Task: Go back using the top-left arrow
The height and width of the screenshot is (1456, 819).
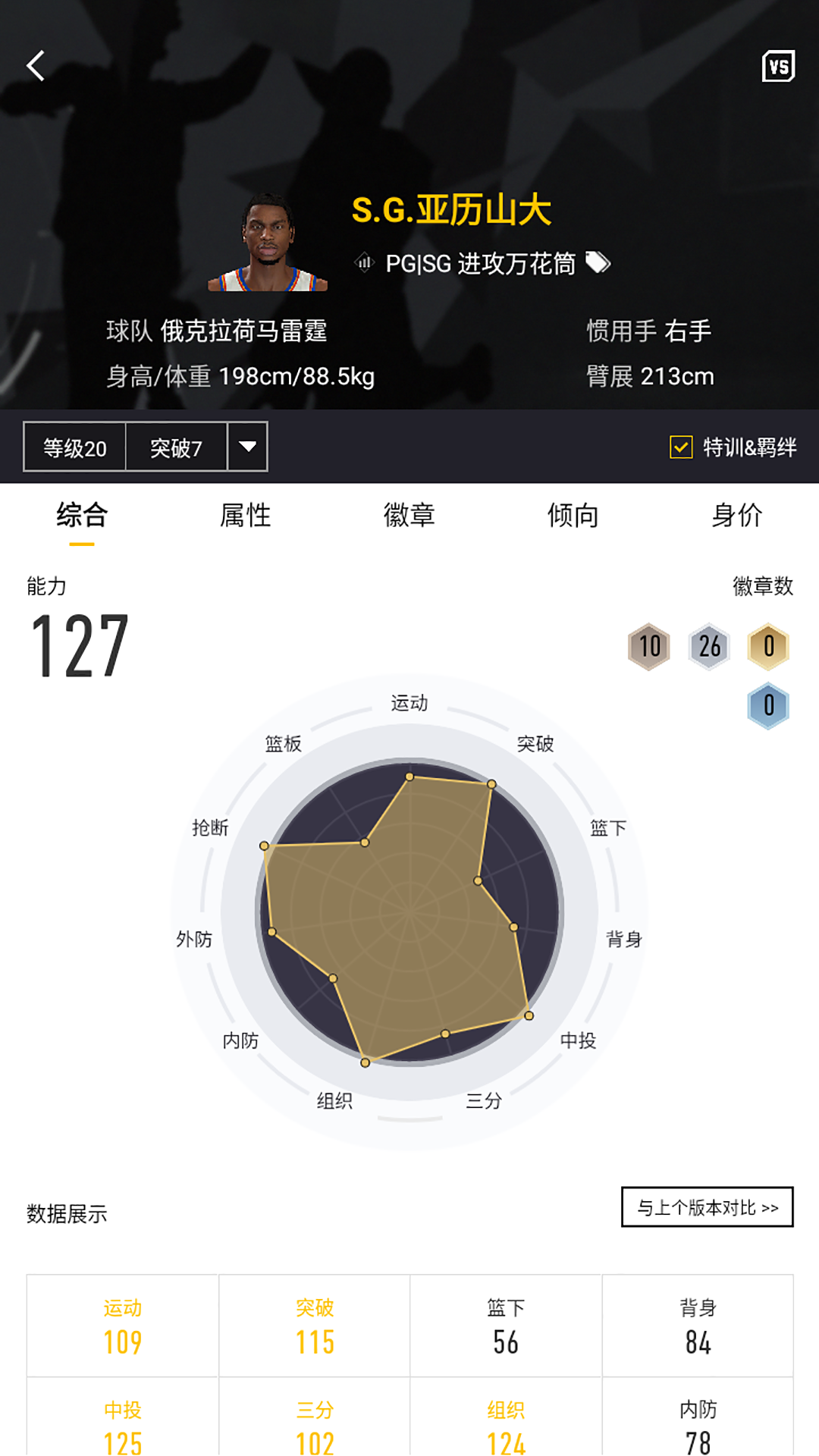Action: point(36,66)
